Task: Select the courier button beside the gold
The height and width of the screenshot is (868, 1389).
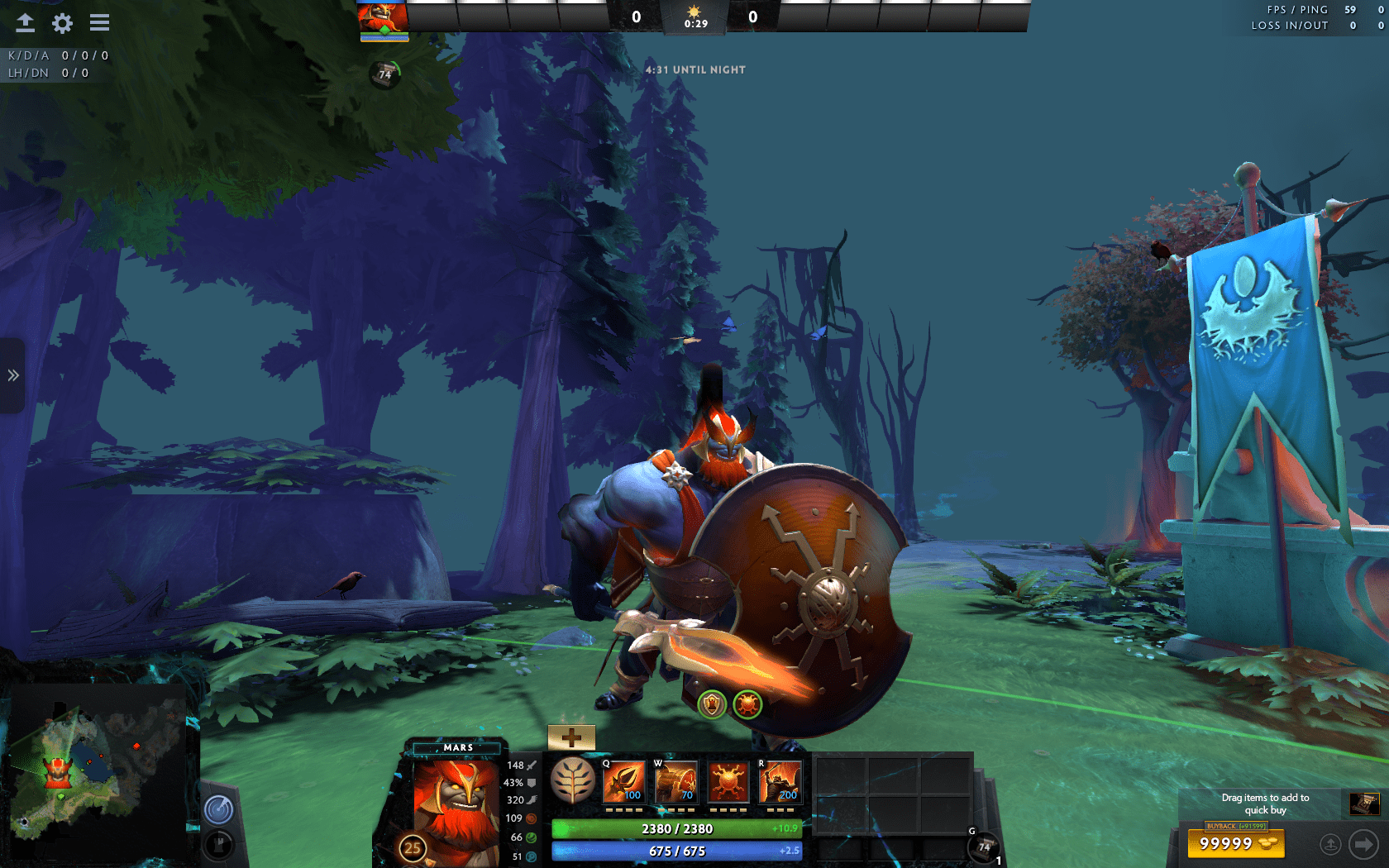Action: click(x=1330, y=844)
